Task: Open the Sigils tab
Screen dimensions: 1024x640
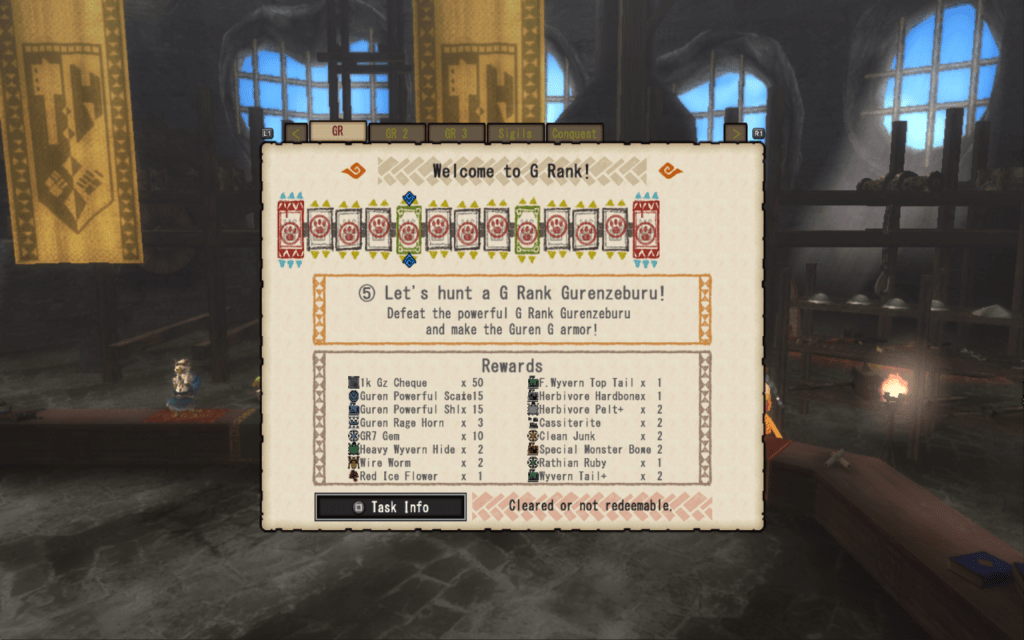Action: (x=515, y=133)
